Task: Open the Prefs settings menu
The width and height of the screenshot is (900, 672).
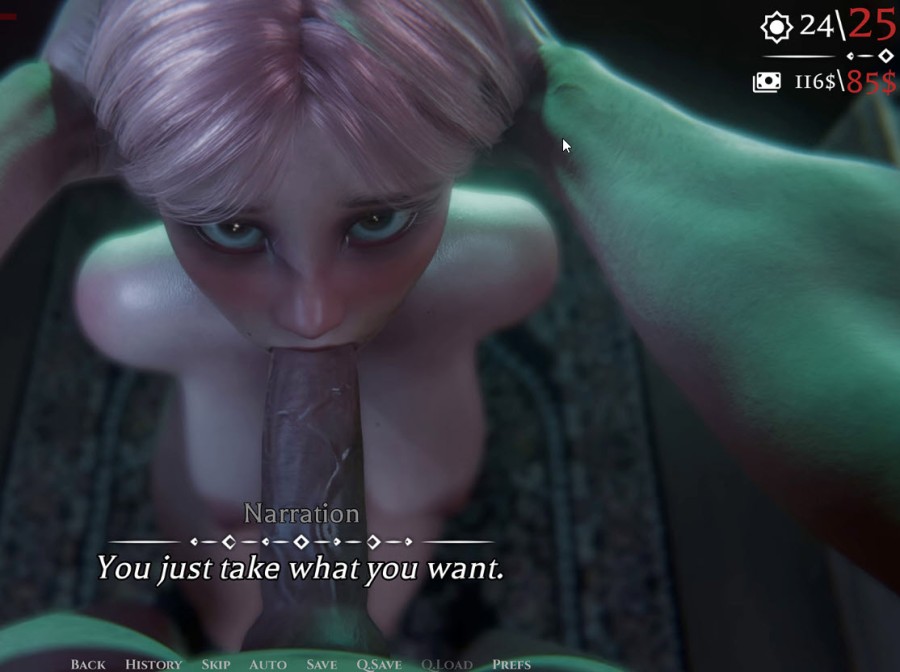Action: coord(511,664)
